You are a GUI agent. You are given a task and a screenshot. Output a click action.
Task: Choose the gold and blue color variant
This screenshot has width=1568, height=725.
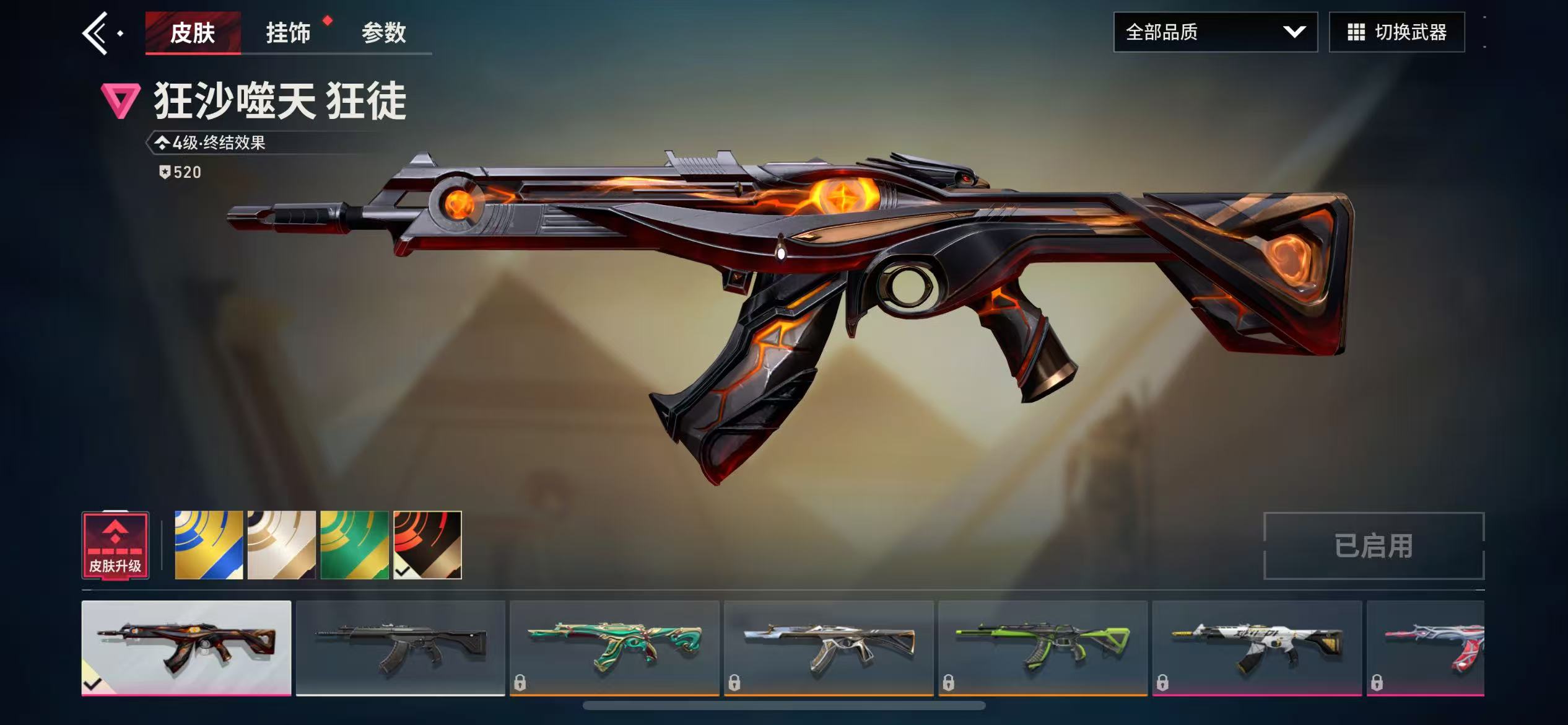209,545
